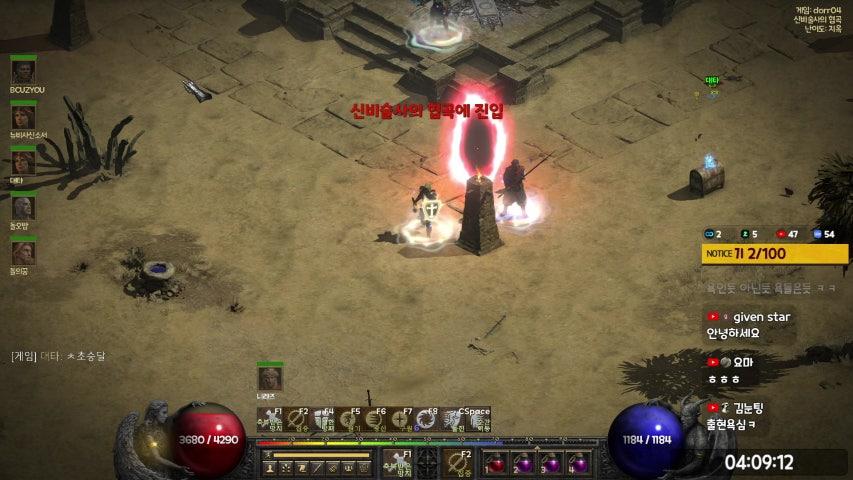Click party portrait of 뉴비사신소서
This screenshot has width=853, height=480.
[23, 117]
